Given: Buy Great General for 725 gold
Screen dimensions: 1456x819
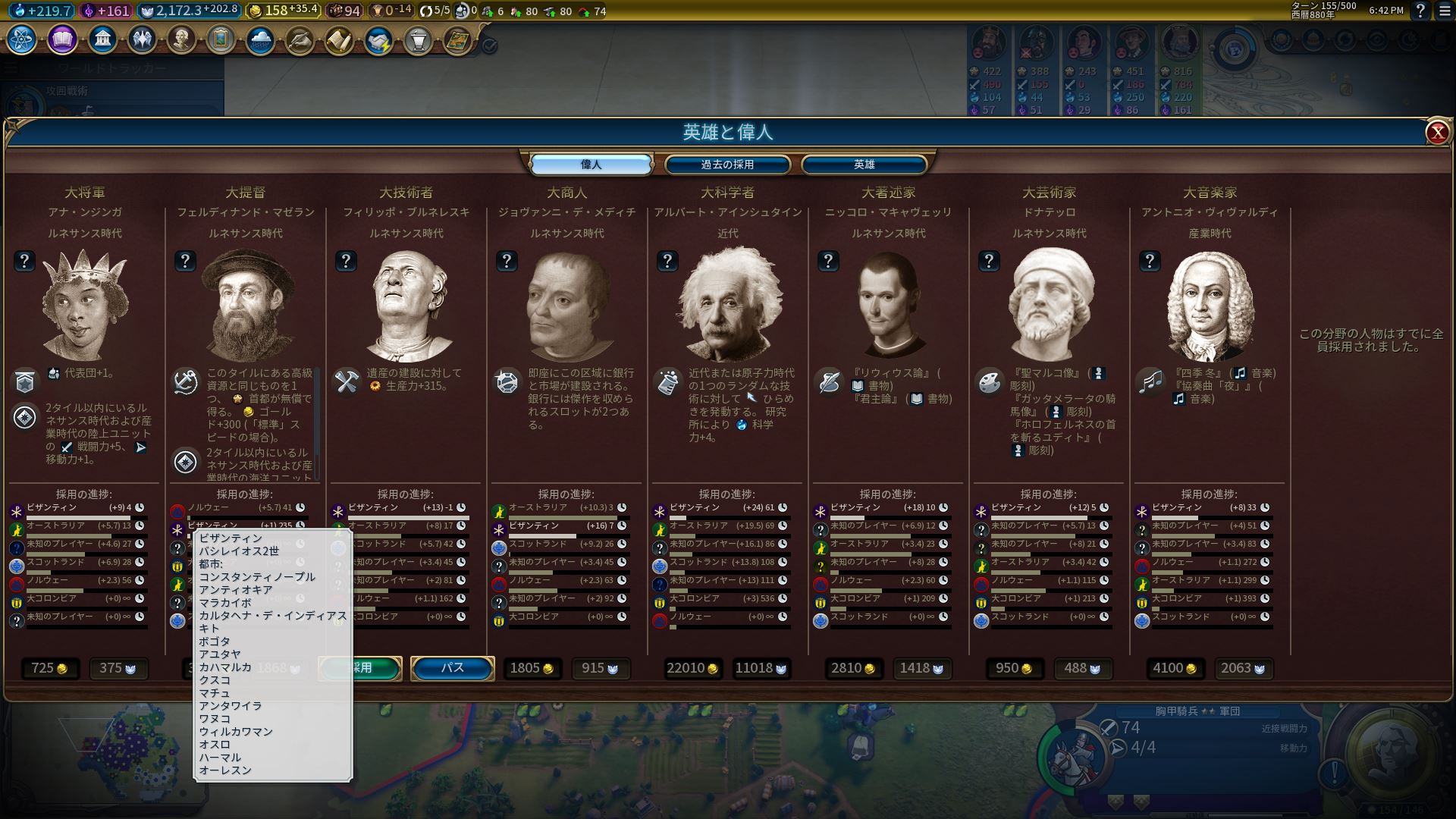Looking at the screenshot, I should 49,668.
